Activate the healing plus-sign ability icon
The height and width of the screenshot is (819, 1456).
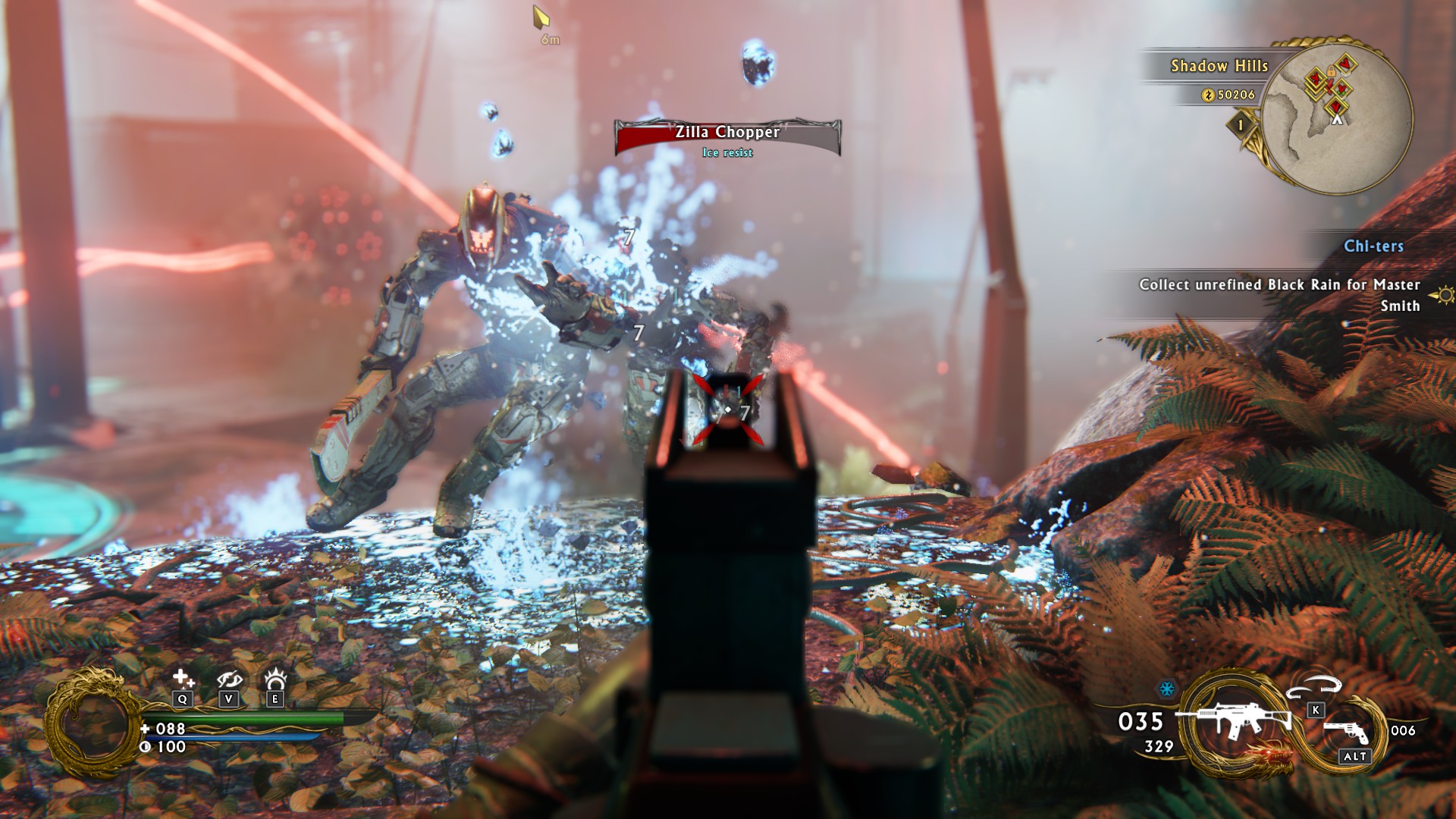coord(182,678)
